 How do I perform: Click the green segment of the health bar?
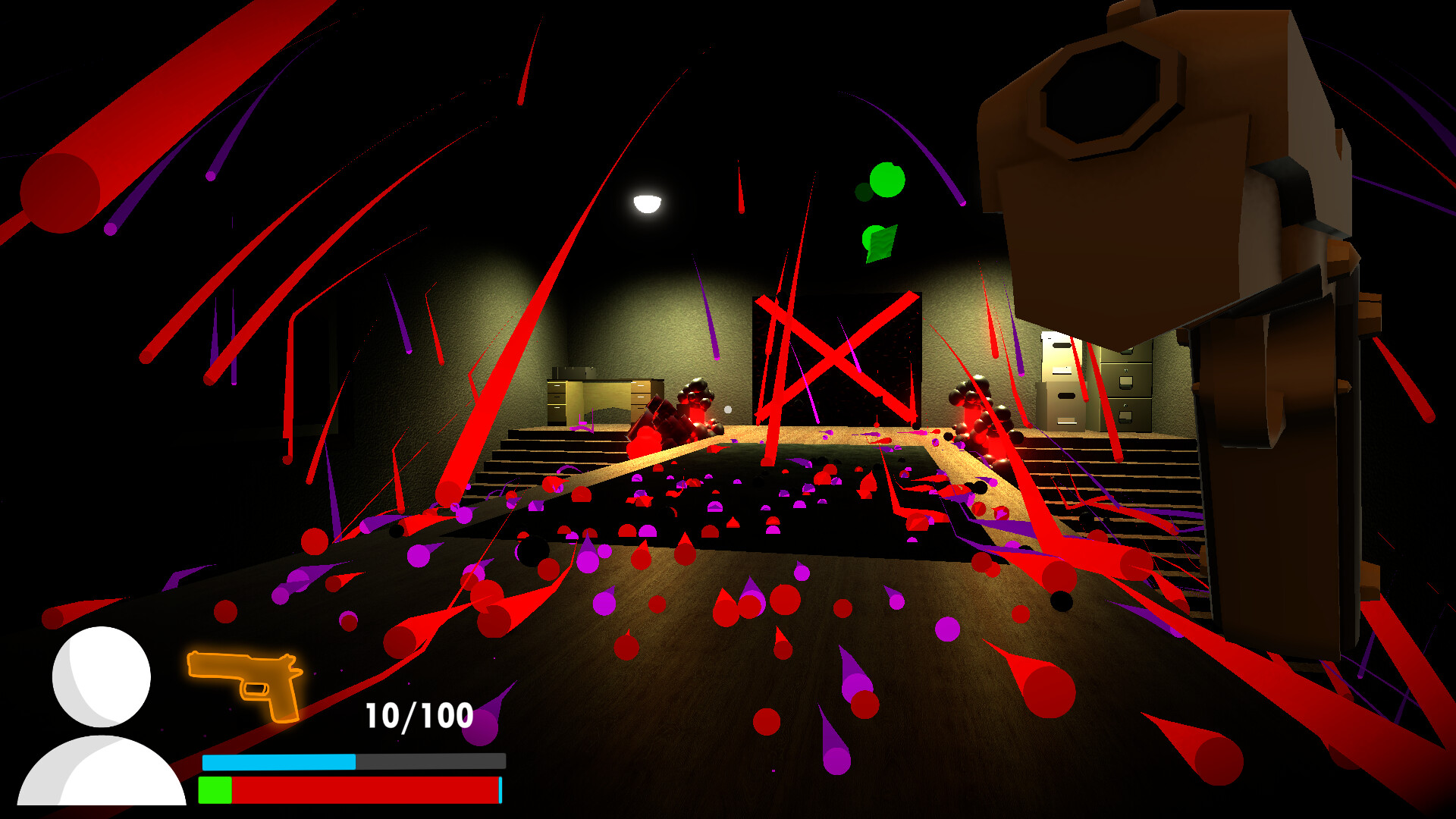[x=213, y=791]
